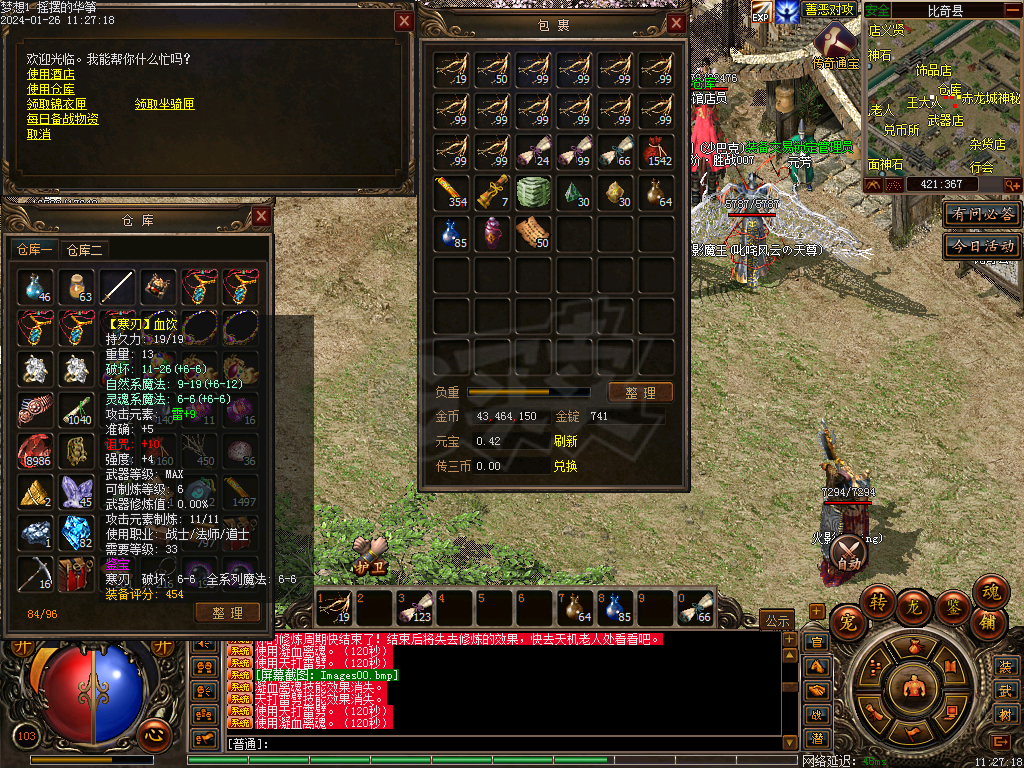This screenshot has width=1024, height=768.
Task: Select the green jade stack in the bag
Action: [x=532, y=192]
